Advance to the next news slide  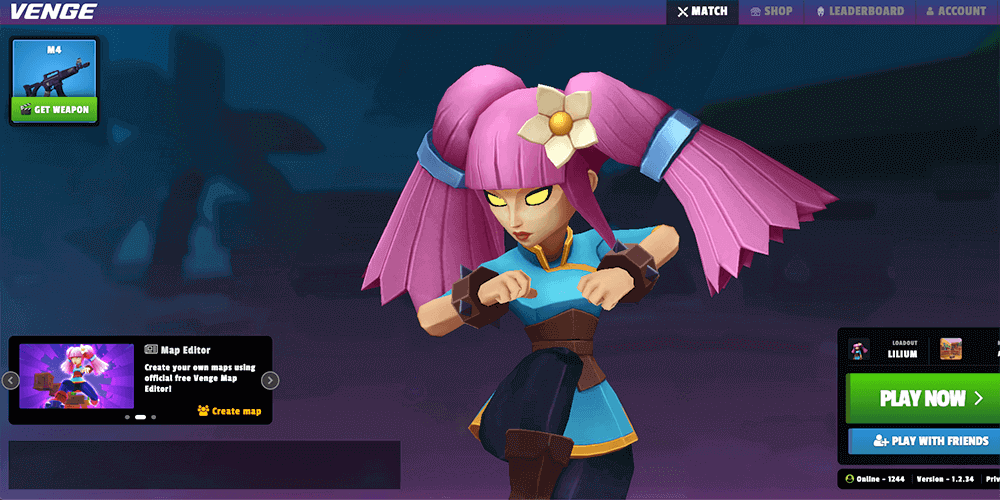[270, 380]
